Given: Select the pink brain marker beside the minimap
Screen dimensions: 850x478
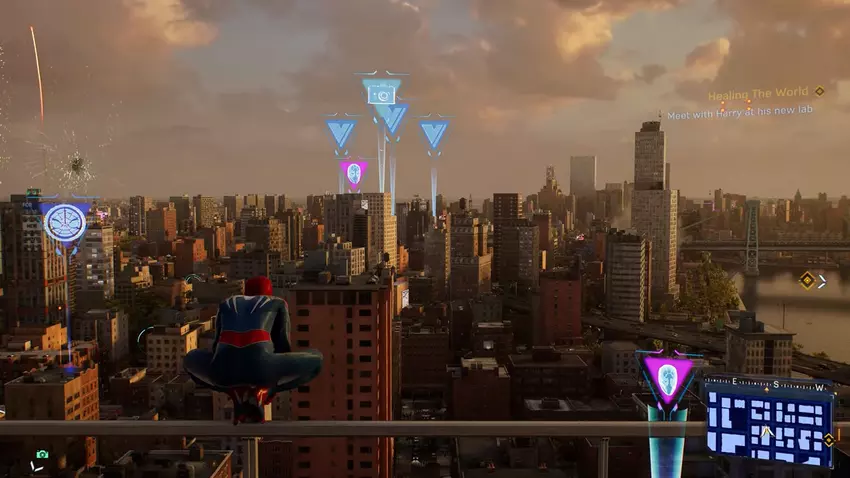Looking at the screenshot, I should point(667,379).
